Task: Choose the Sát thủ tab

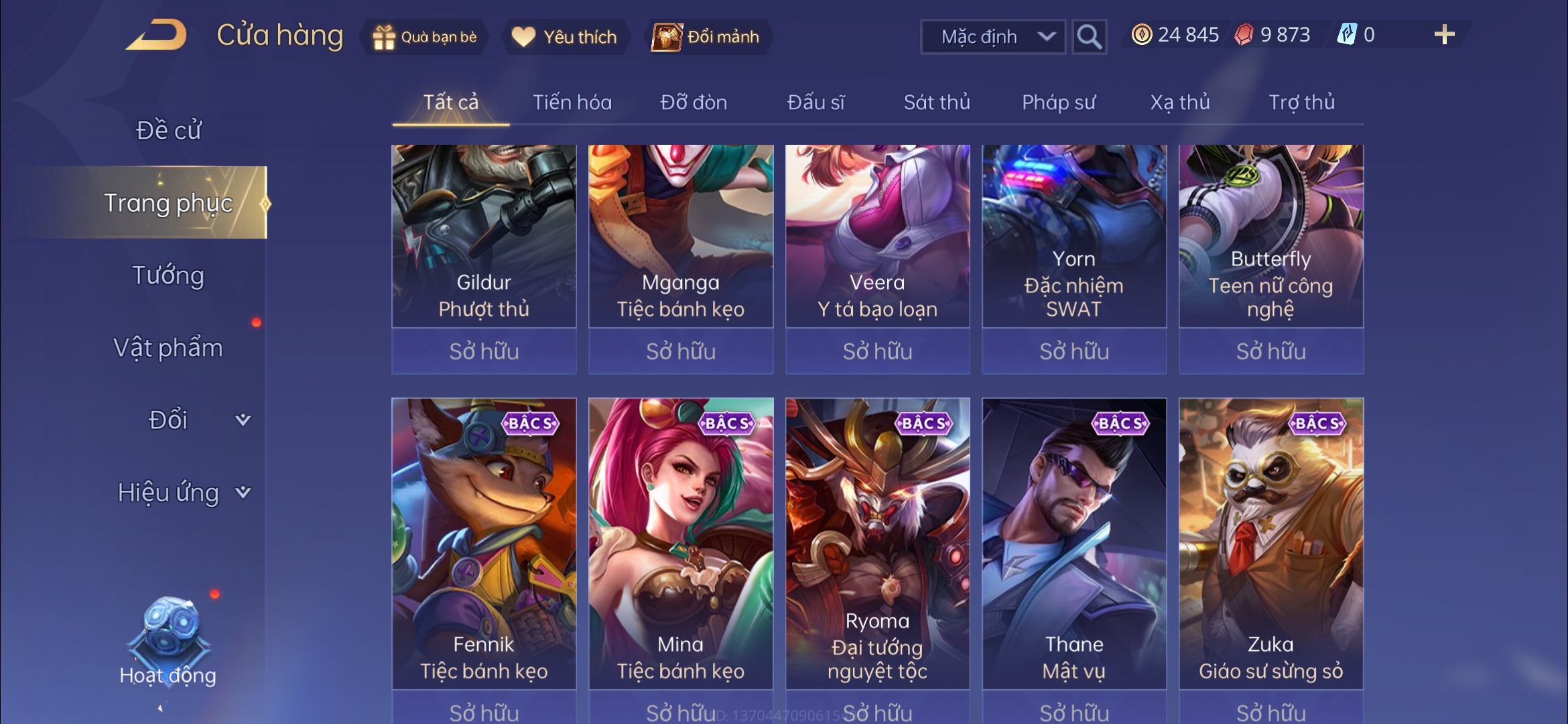Action: point(937,102)
